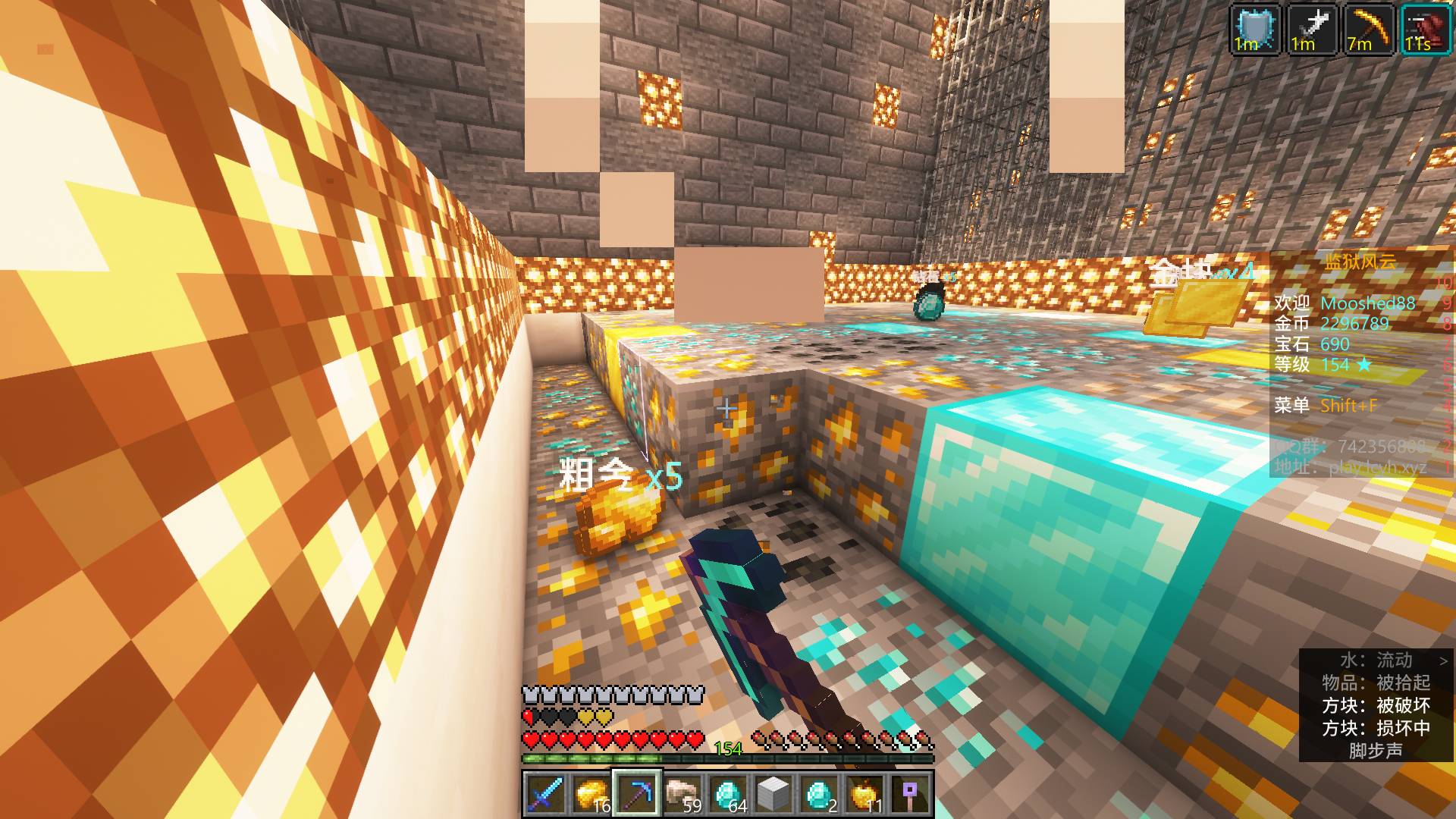
Task: Pick the pale raw ore stack of 59
Action: (682, 794)
